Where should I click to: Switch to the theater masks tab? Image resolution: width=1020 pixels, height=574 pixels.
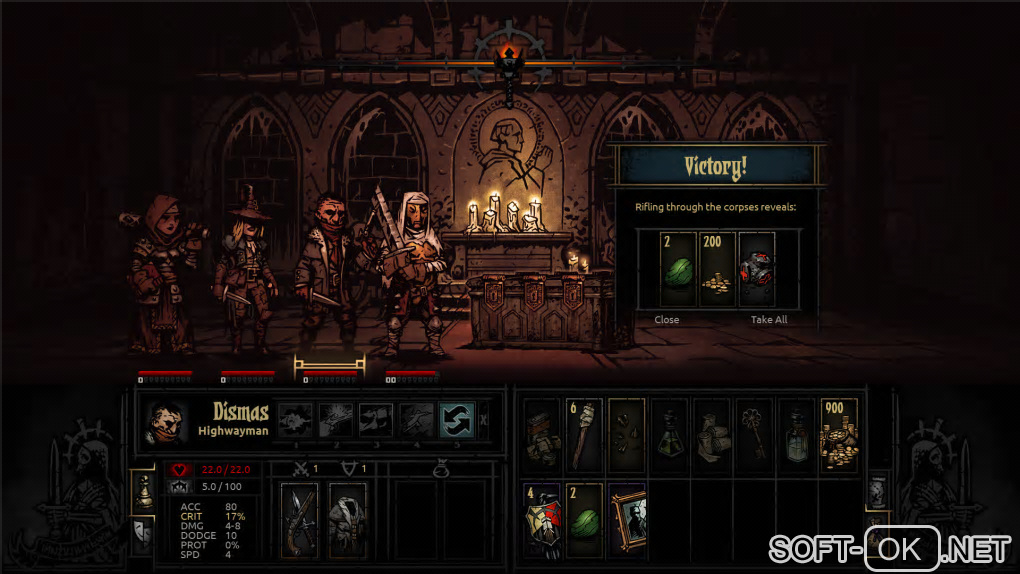click(142, 534)
